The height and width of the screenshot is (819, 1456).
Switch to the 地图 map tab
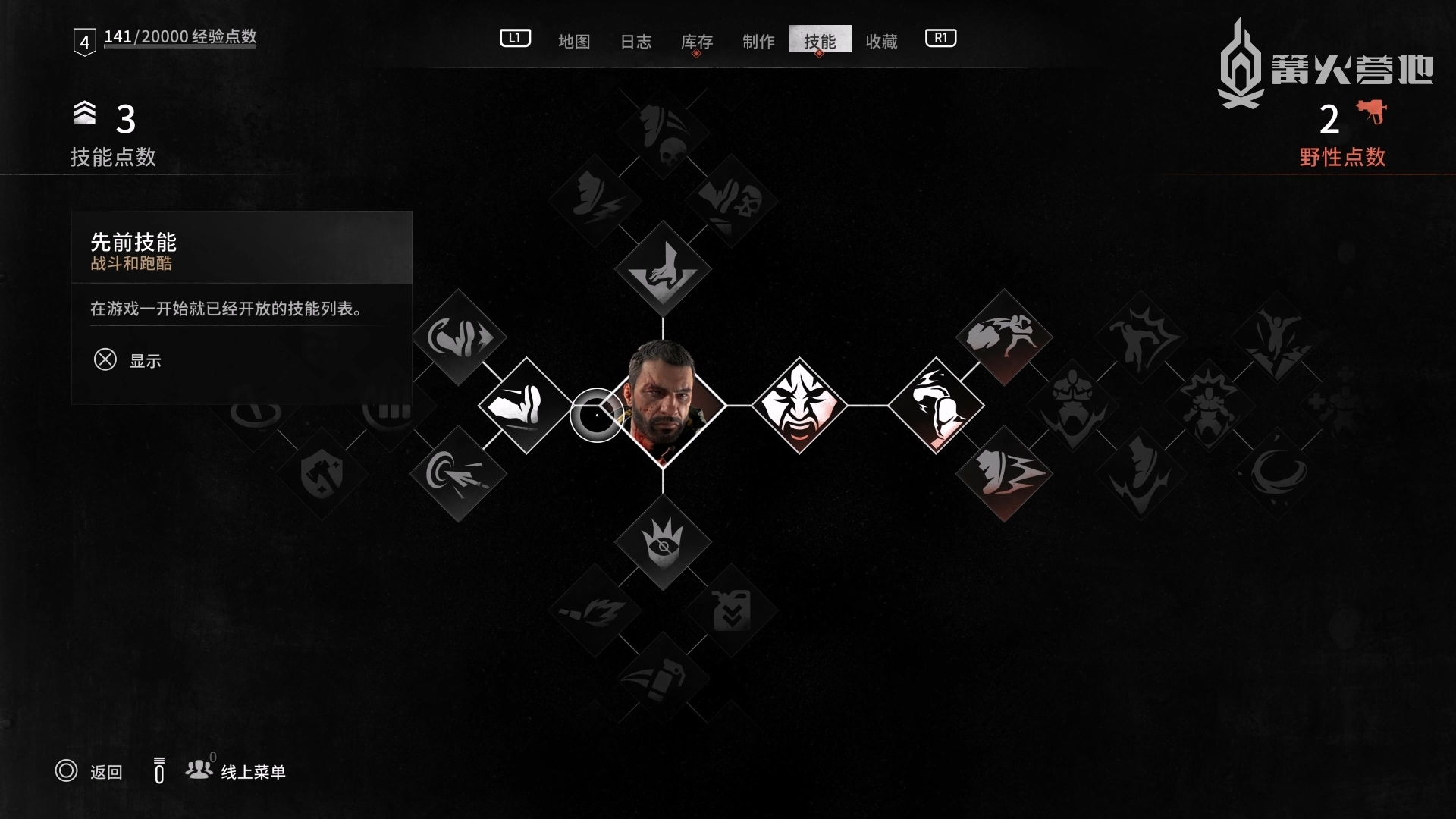coord(573,41)
